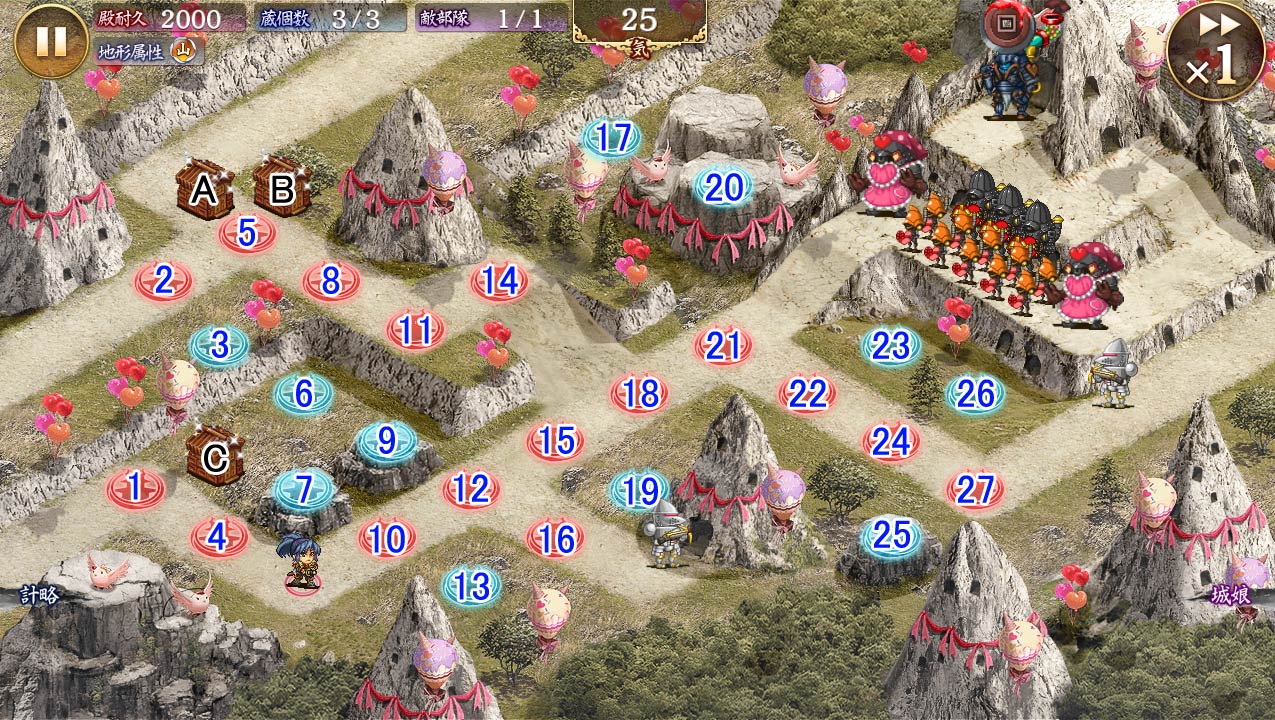Choose the red placement tile numbered 2
This screenshot has width=1275, height=720.
[164, 282]
